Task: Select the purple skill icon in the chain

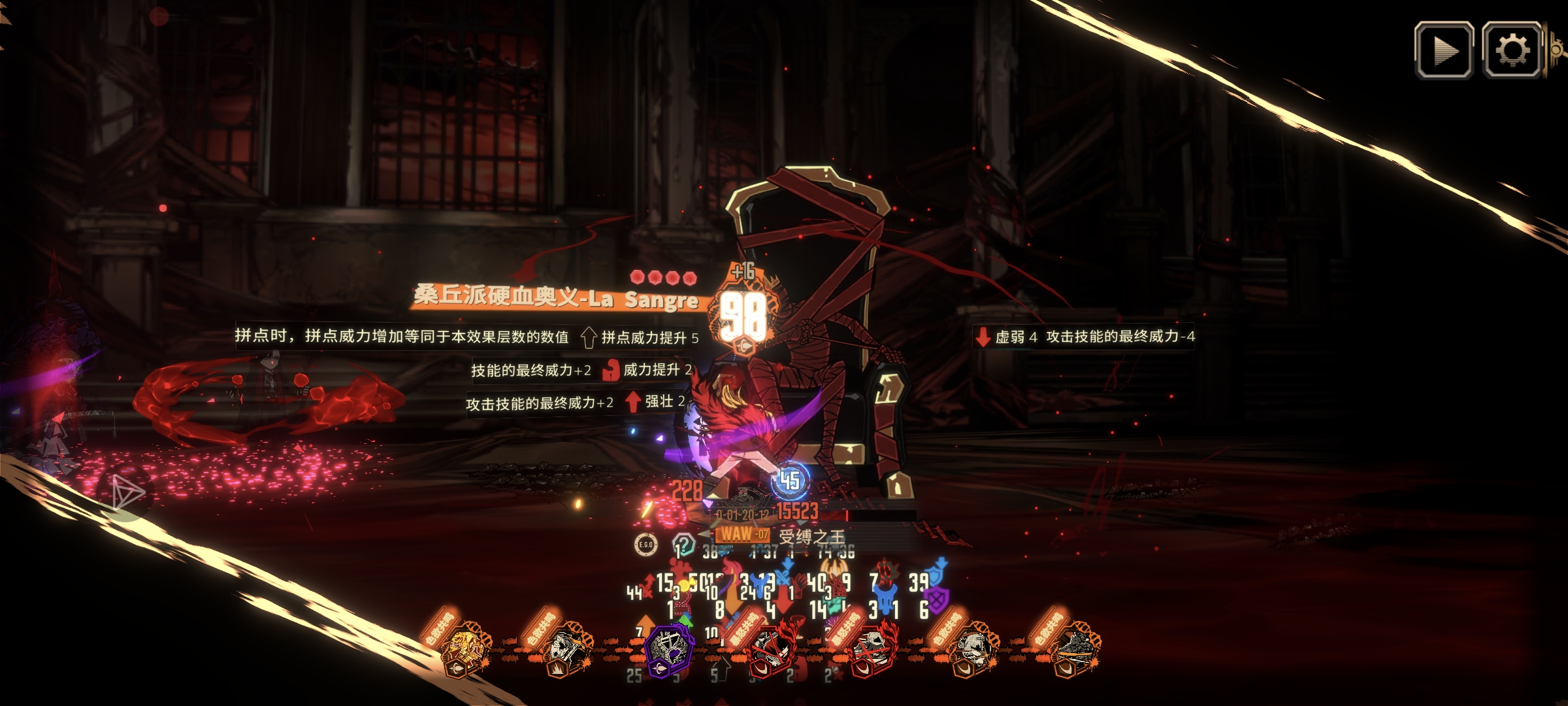Action: point(668,650)
